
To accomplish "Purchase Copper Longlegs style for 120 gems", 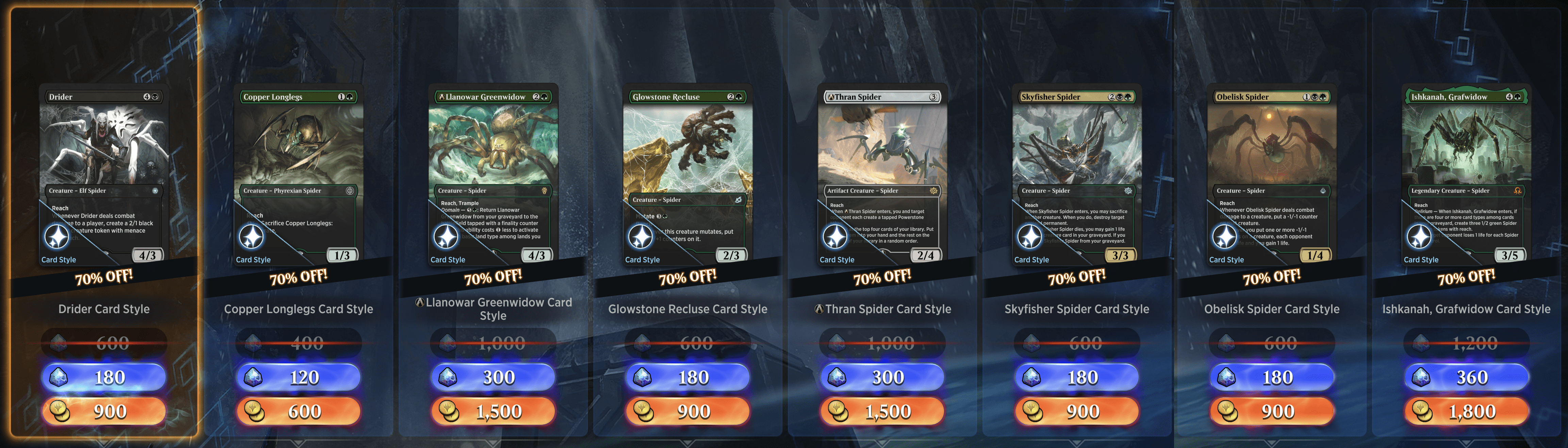I will click(x=298, y=378).
